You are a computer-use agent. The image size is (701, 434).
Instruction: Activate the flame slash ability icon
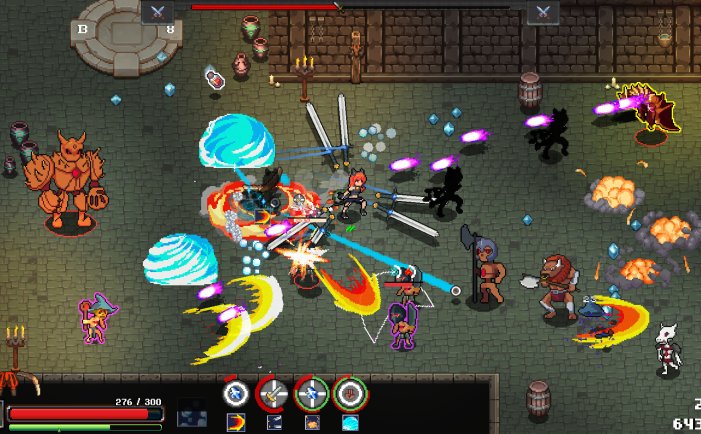click(237, 421)
